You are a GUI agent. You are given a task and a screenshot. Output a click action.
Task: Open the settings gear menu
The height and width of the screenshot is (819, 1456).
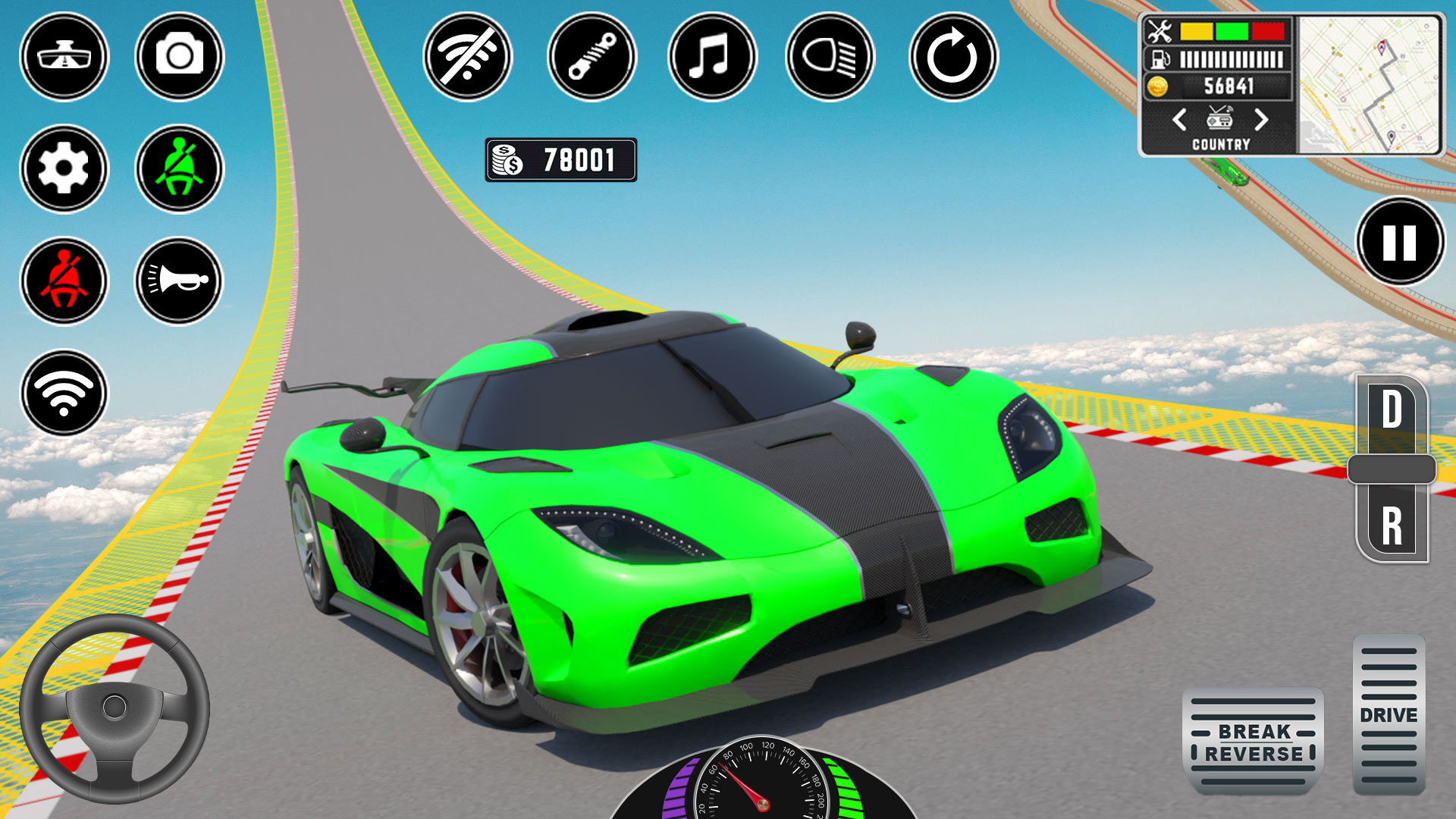click(x=64, y=169)
